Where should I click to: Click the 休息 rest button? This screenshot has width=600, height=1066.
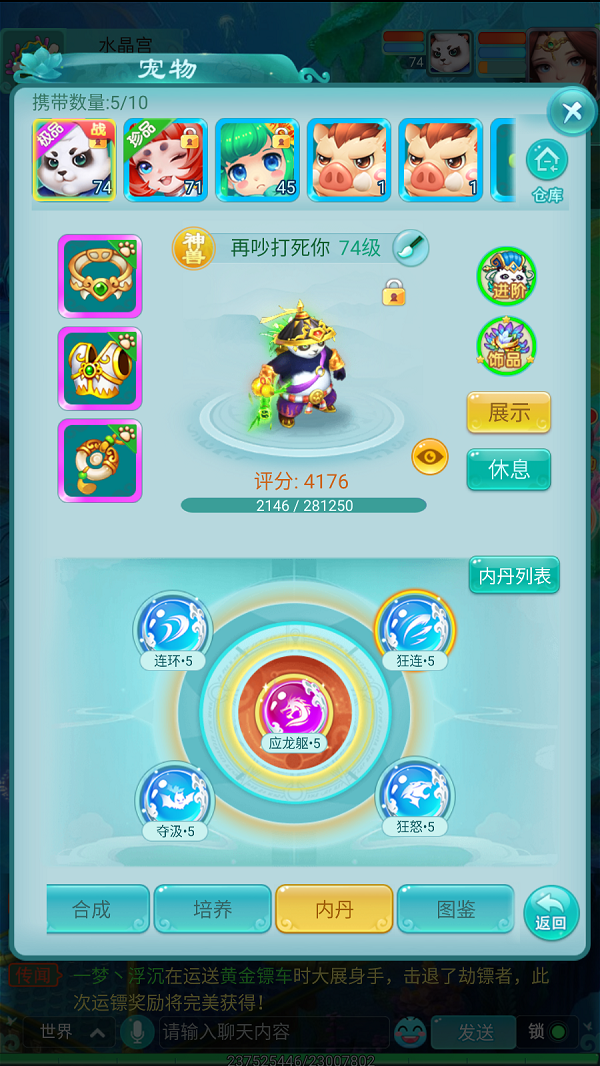508,469
